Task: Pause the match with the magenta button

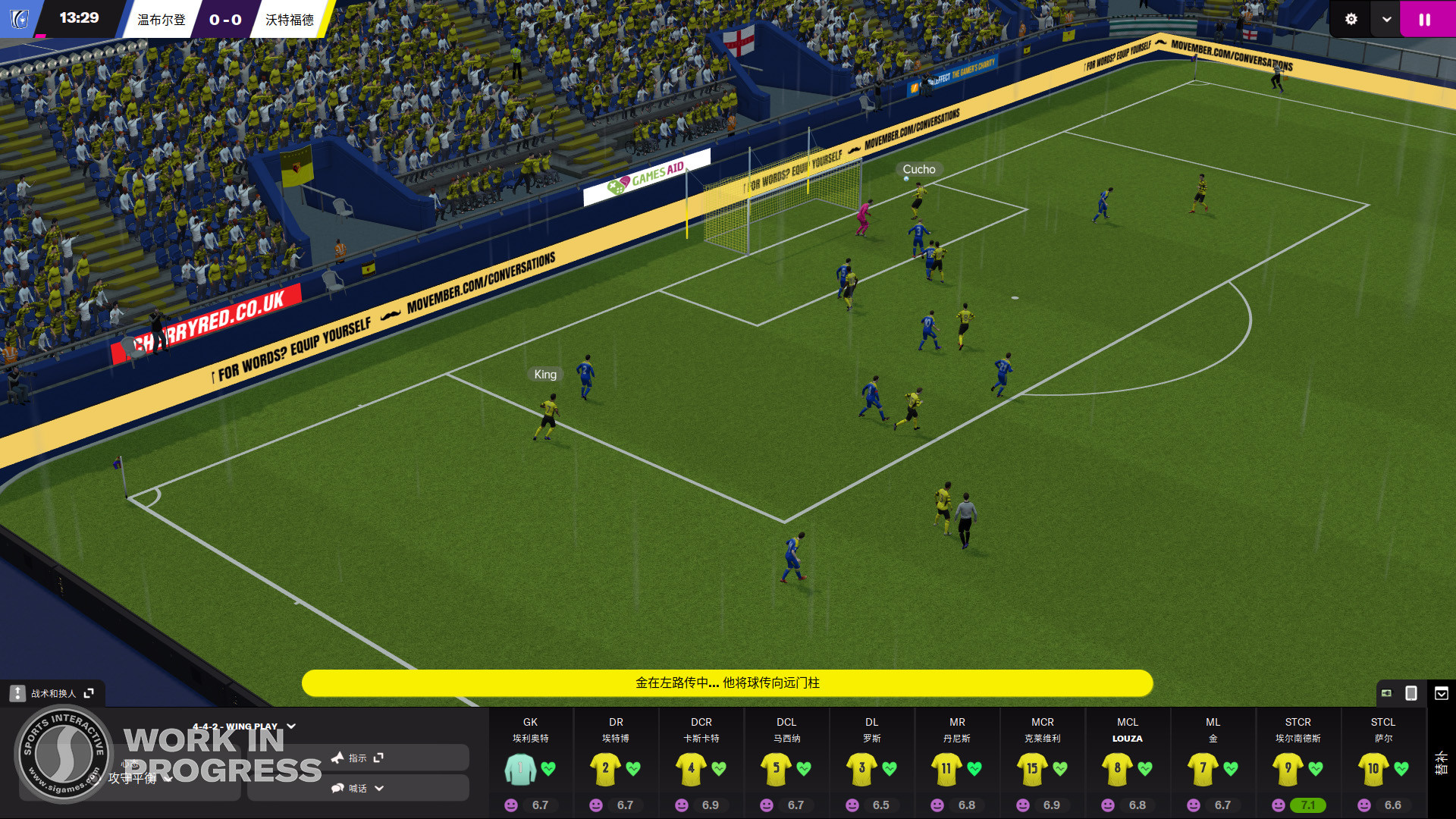Action: pyautogui.click(x=1425, y=20)
